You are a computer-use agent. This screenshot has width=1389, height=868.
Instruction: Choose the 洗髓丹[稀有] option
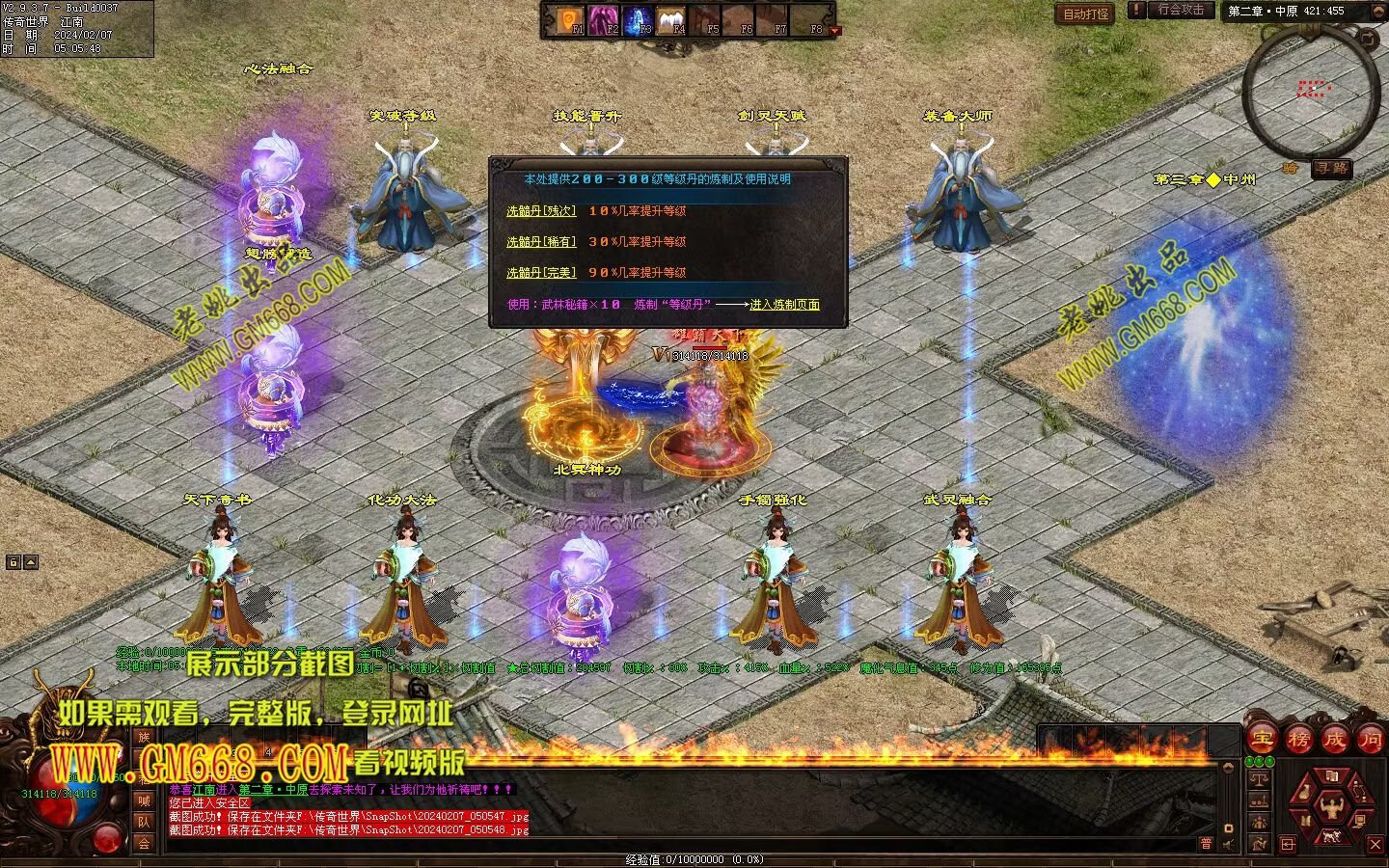(540, 242)
